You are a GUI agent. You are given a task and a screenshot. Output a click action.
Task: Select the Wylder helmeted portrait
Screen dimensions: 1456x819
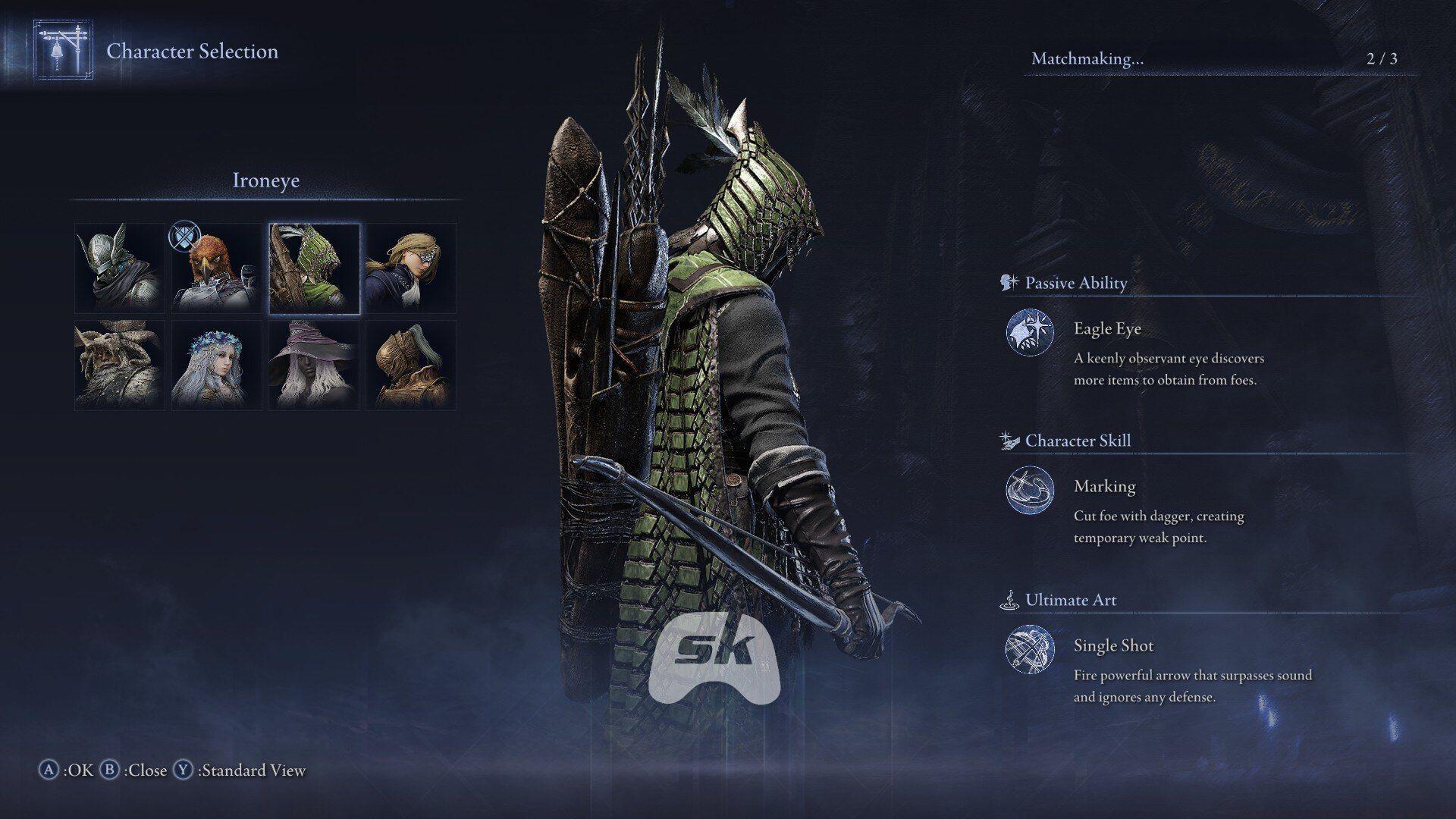coord(118,266)
